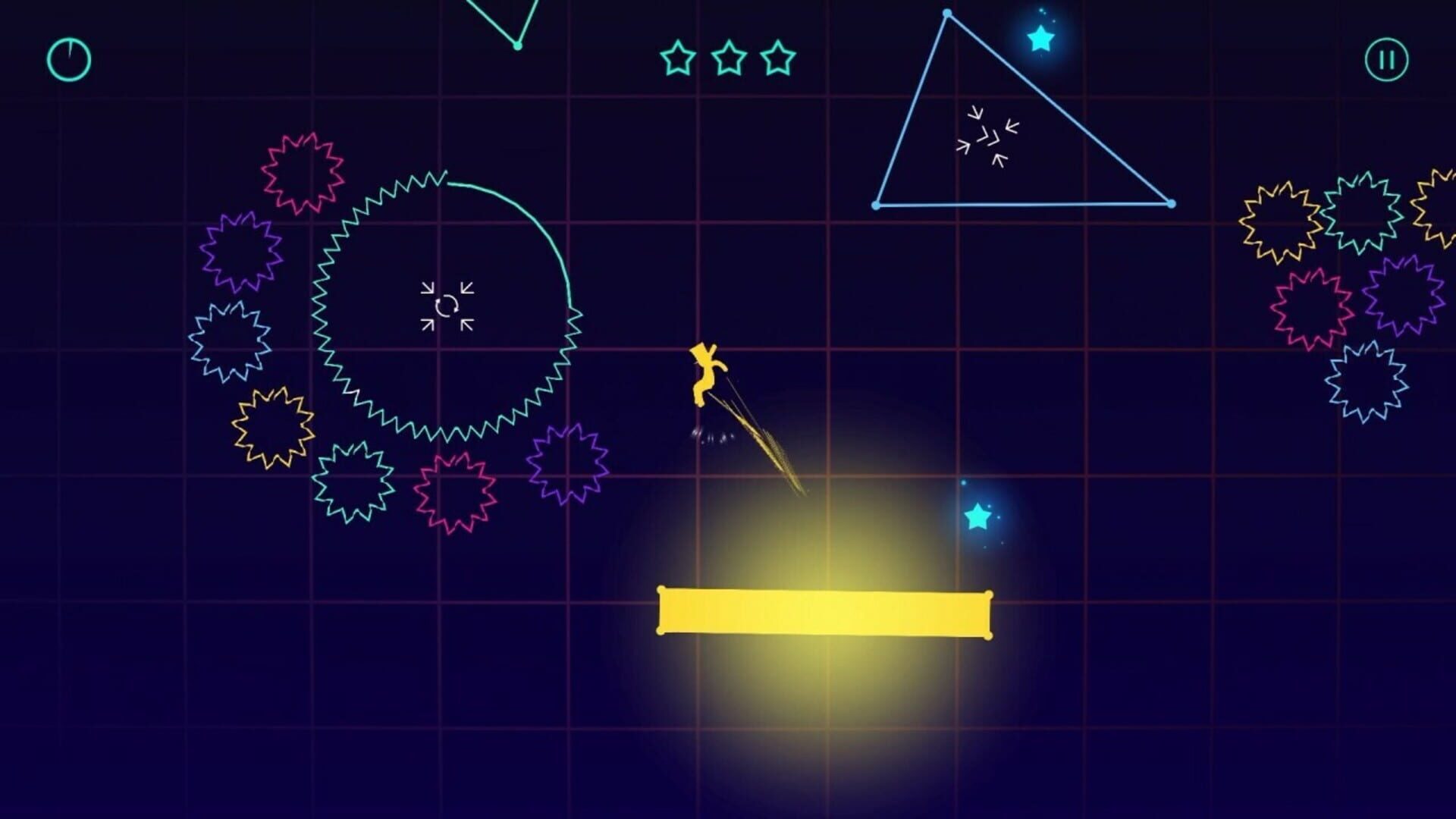Click the first star in the score counter
The width and height of the screenshot is (1456, 819).
[x=679, y=58]
